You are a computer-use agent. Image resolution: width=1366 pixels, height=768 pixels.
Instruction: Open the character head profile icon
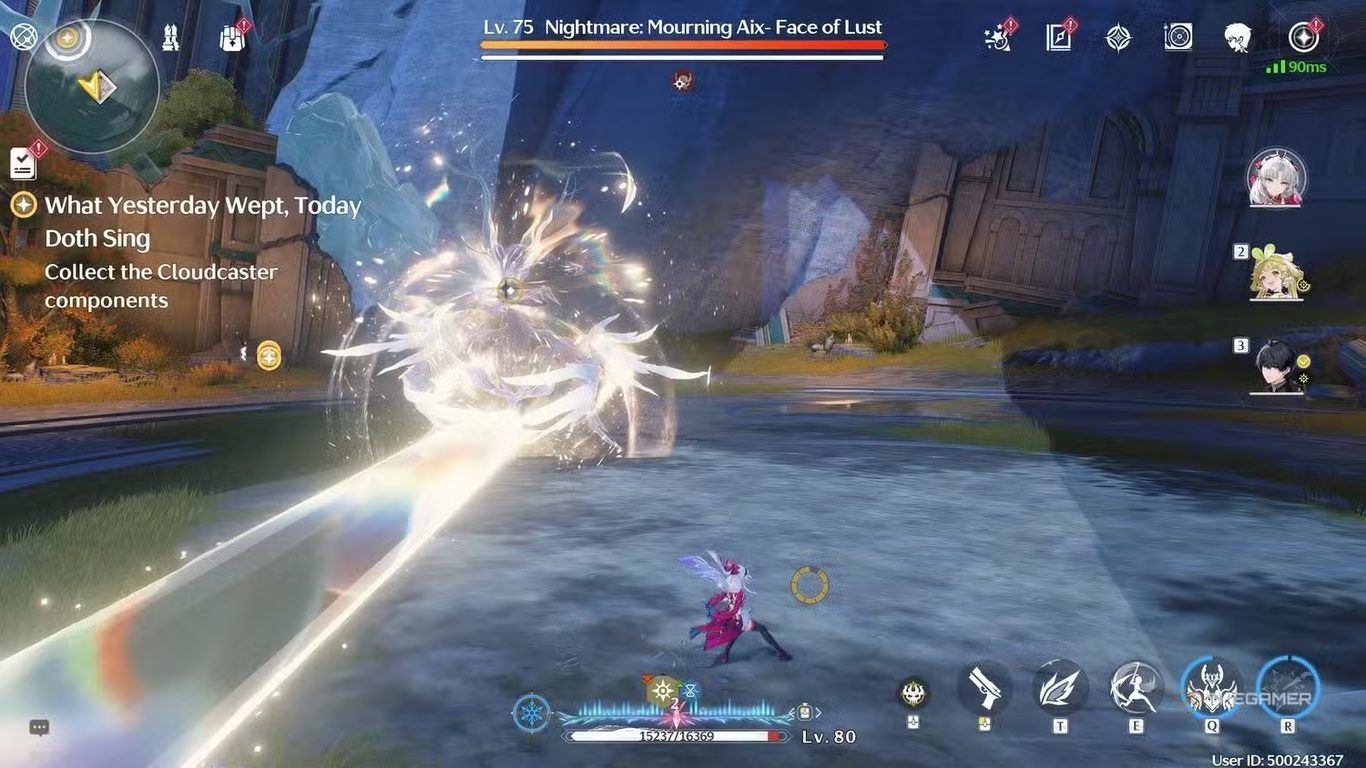pyautogui.click(x=1238, y=38)
